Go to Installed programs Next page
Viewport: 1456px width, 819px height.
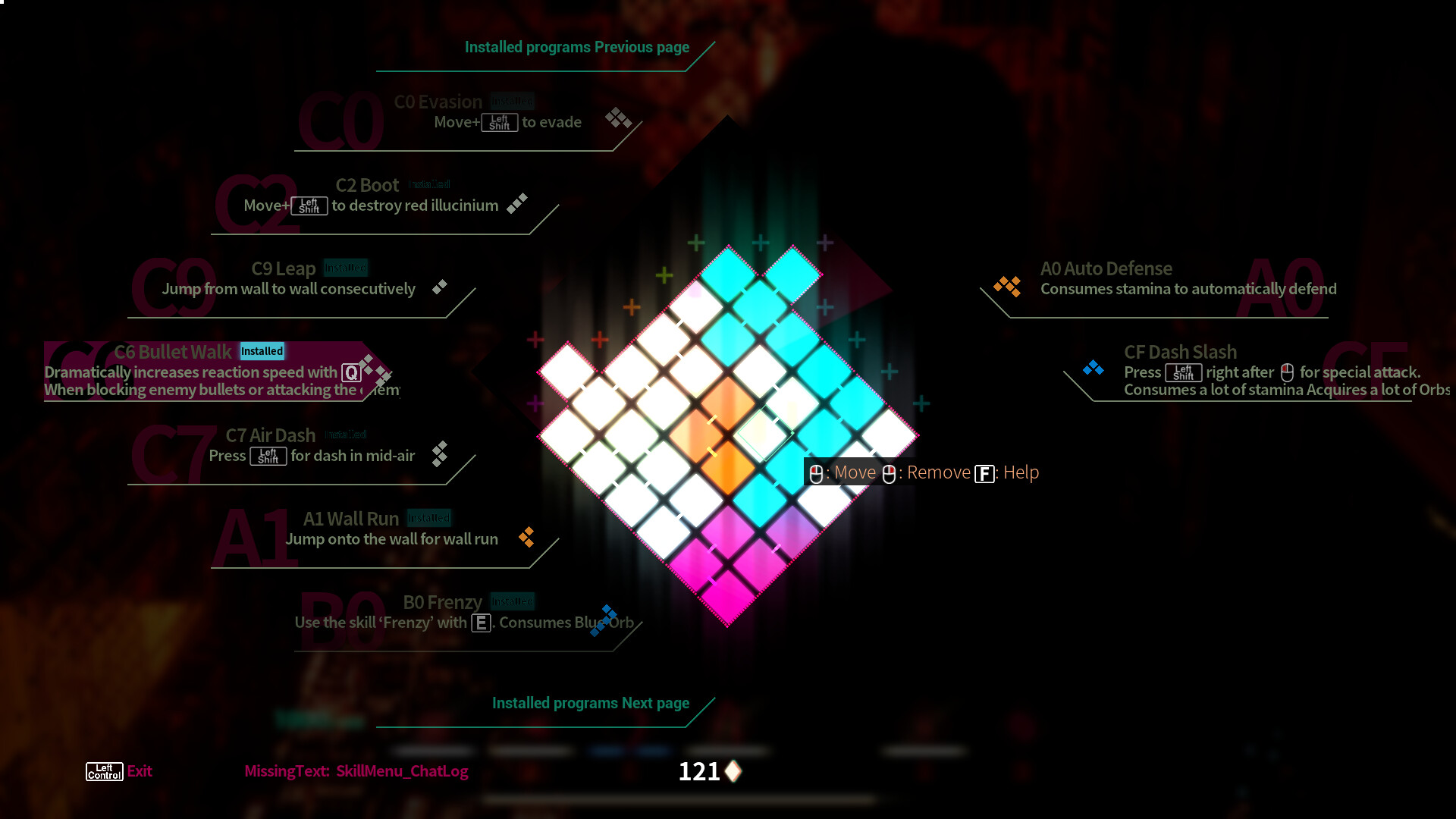(590, 703)
